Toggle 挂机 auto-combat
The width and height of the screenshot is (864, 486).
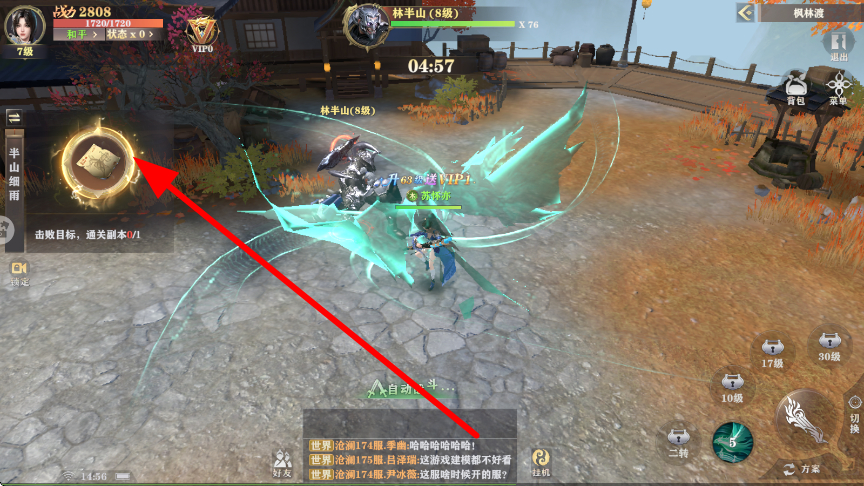coord(541,460)
